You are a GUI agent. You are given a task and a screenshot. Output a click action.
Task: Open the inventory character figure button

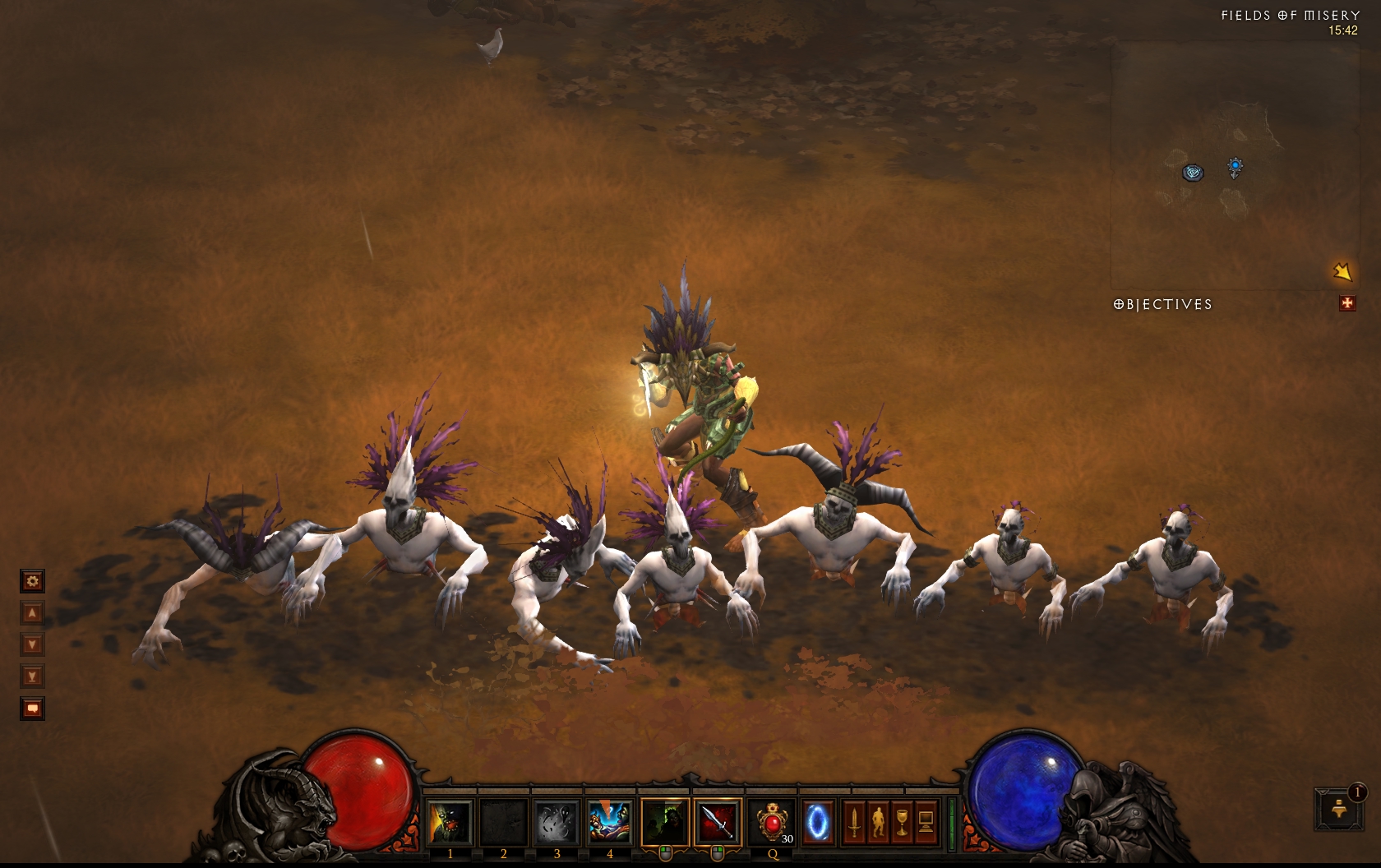pos(878,822)
